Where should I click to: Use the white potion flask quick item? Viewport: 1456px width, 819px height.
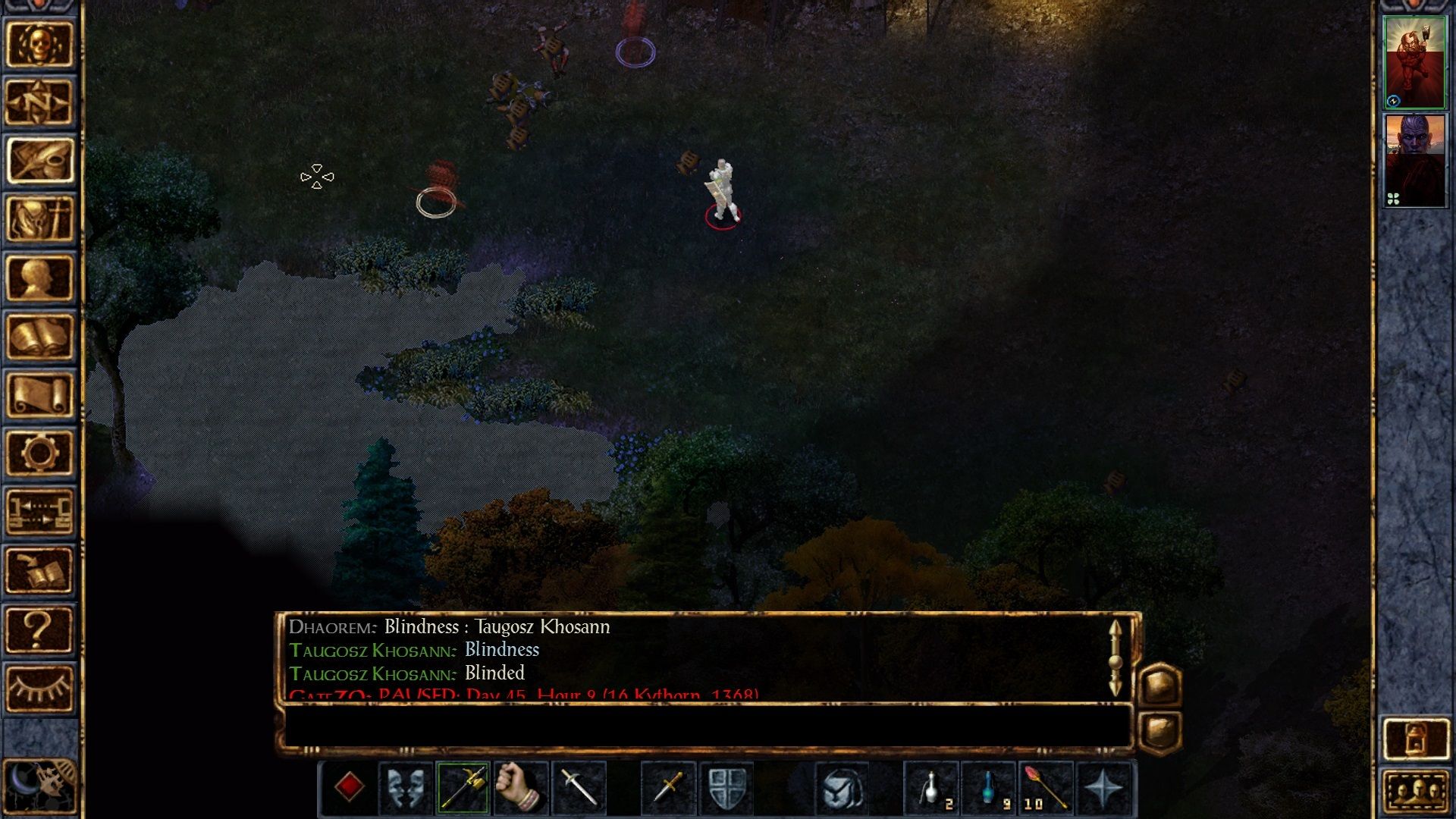point(932,788)
